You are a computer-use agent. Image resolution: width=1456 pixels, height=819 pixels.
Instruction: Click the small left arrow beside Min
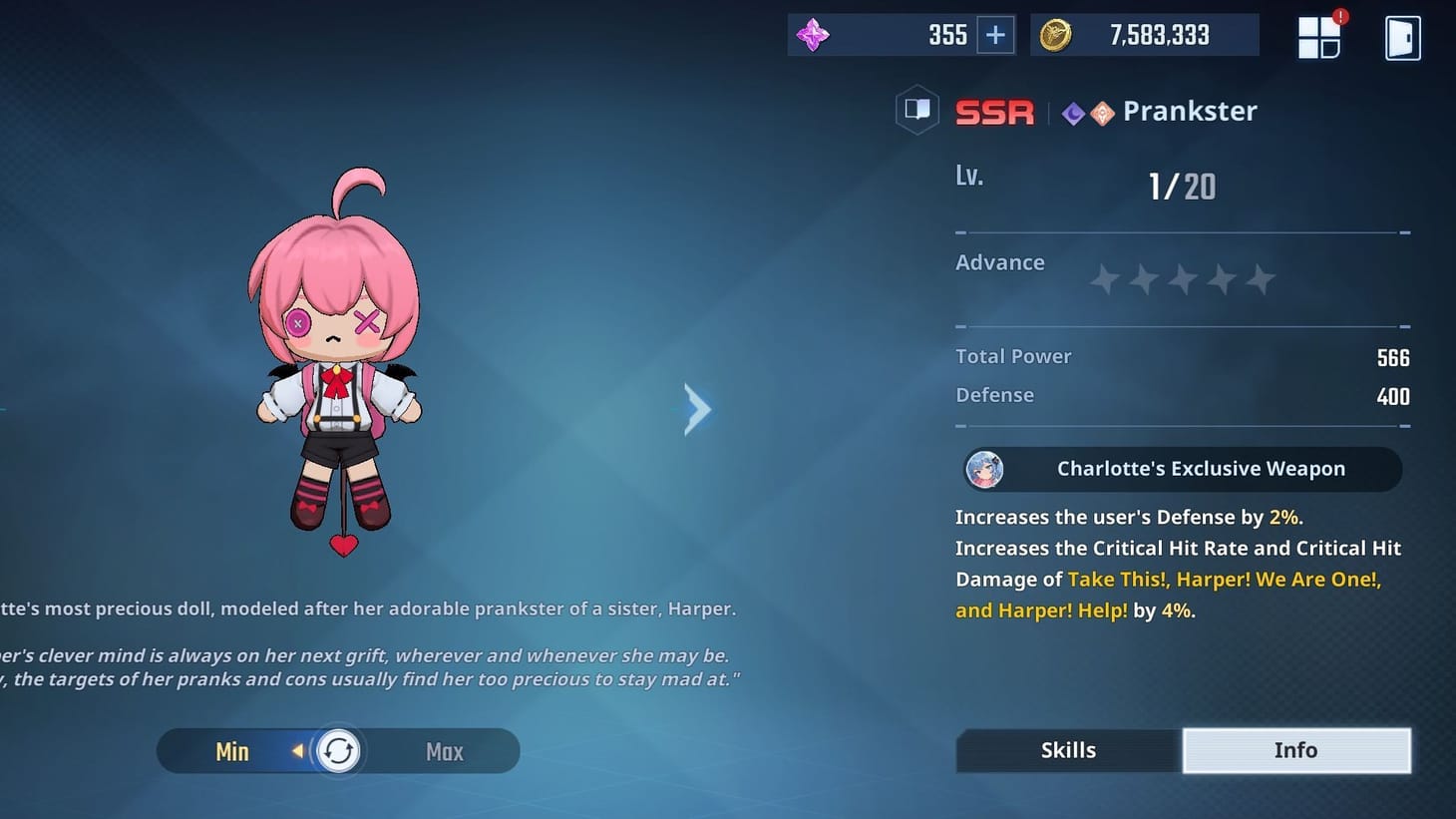pos(299,751)
